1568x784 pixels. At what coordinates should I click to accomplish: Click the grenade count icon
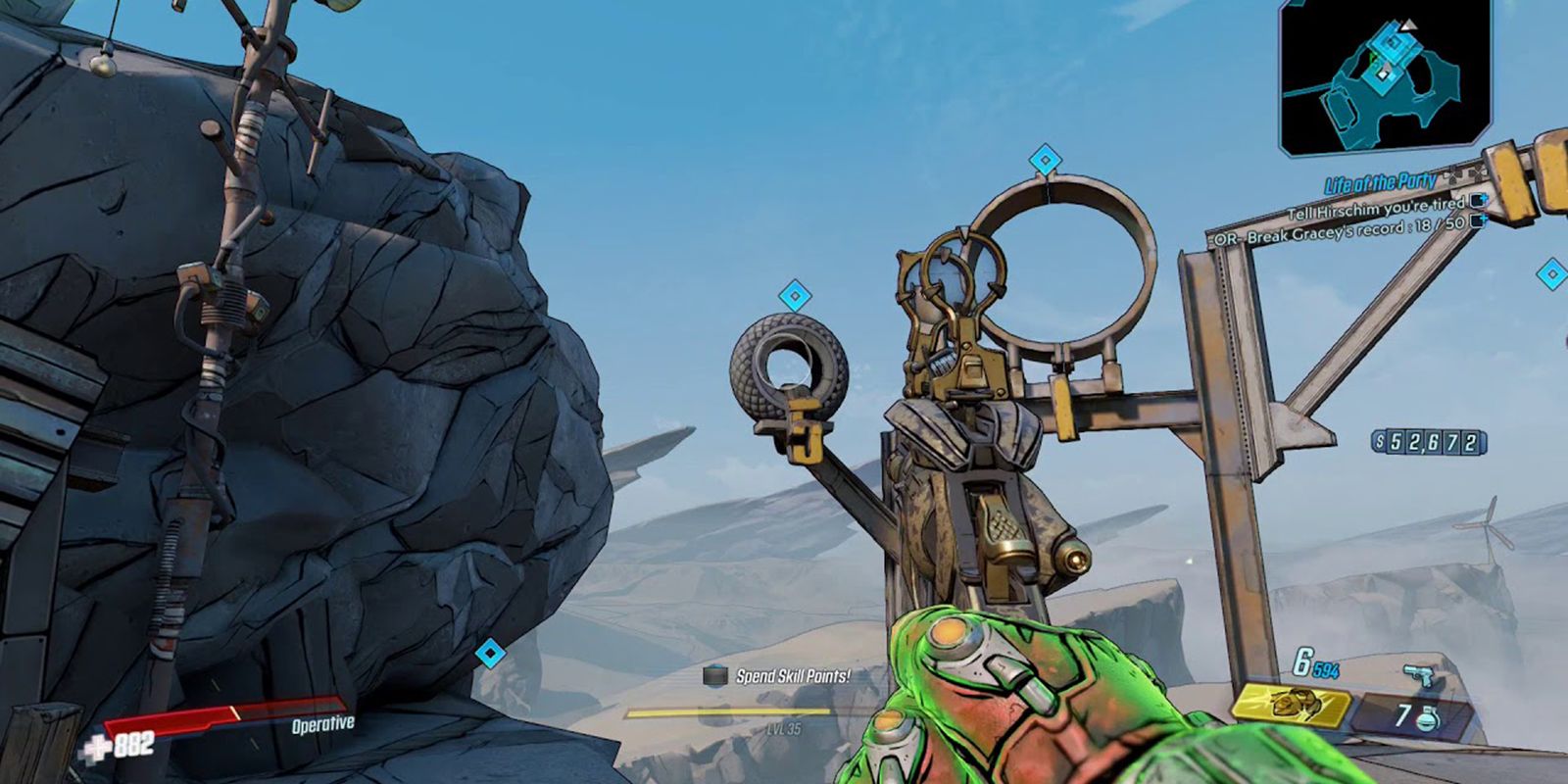1428,716
